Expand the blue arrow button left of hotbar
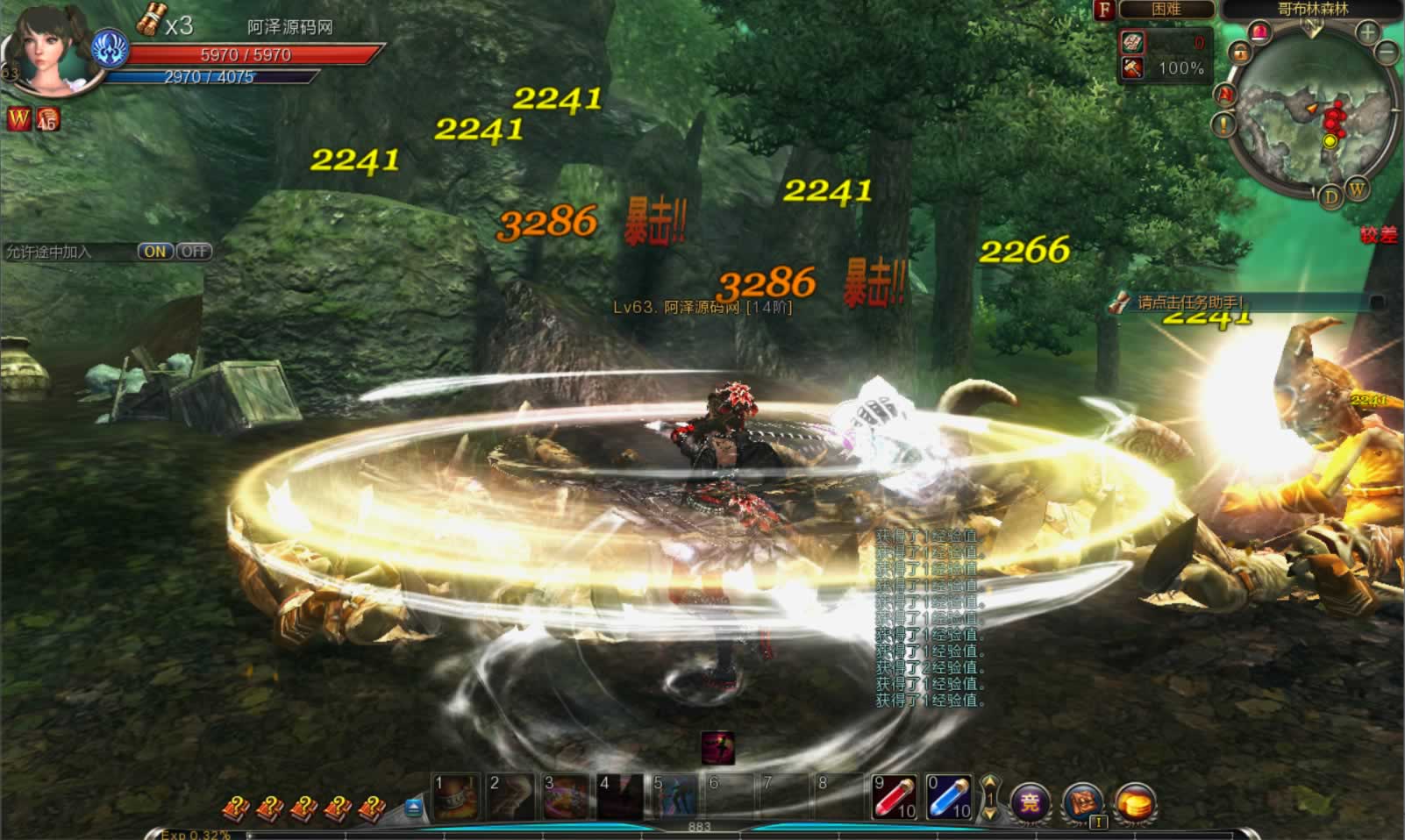Screen dimensions: 1405x840 click(x=414, y=807)
